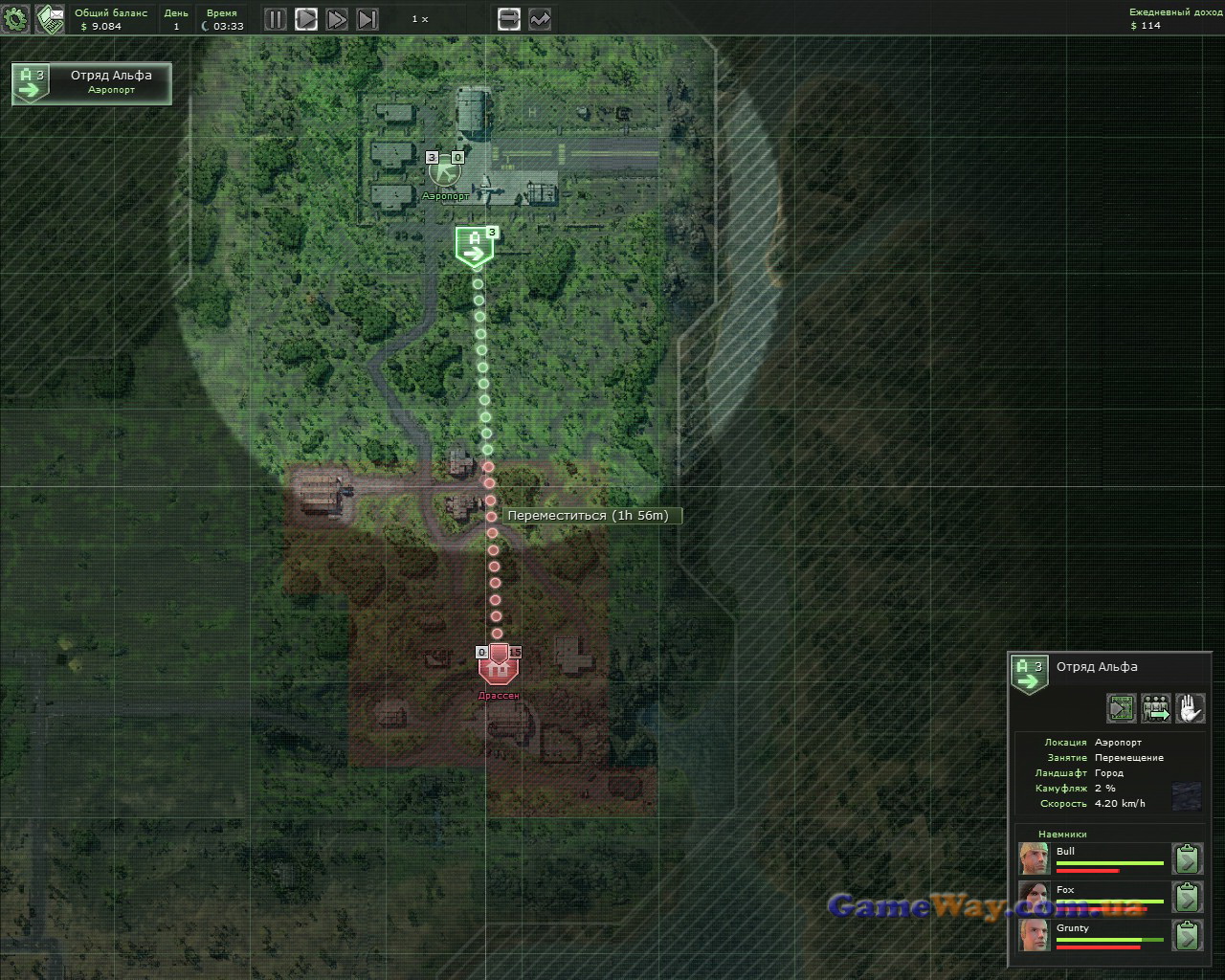Activate fast-forward time speed
This screenshot has width=1225, height=980.
pyautogui.click(x=336, y=19)
